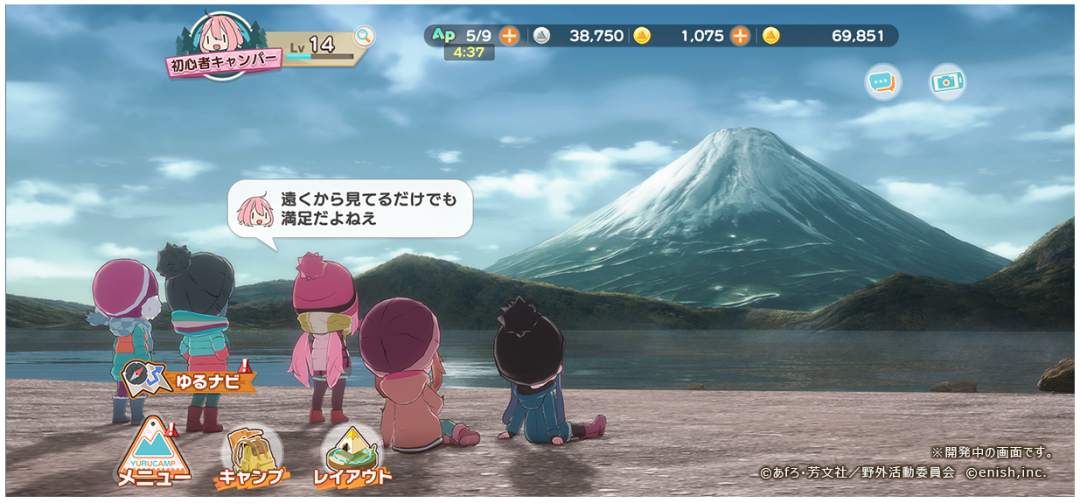Open the chat speech bubble icon
This screenshot has height=503, width=1080.
pyautogui.click(x=882, y=82)
